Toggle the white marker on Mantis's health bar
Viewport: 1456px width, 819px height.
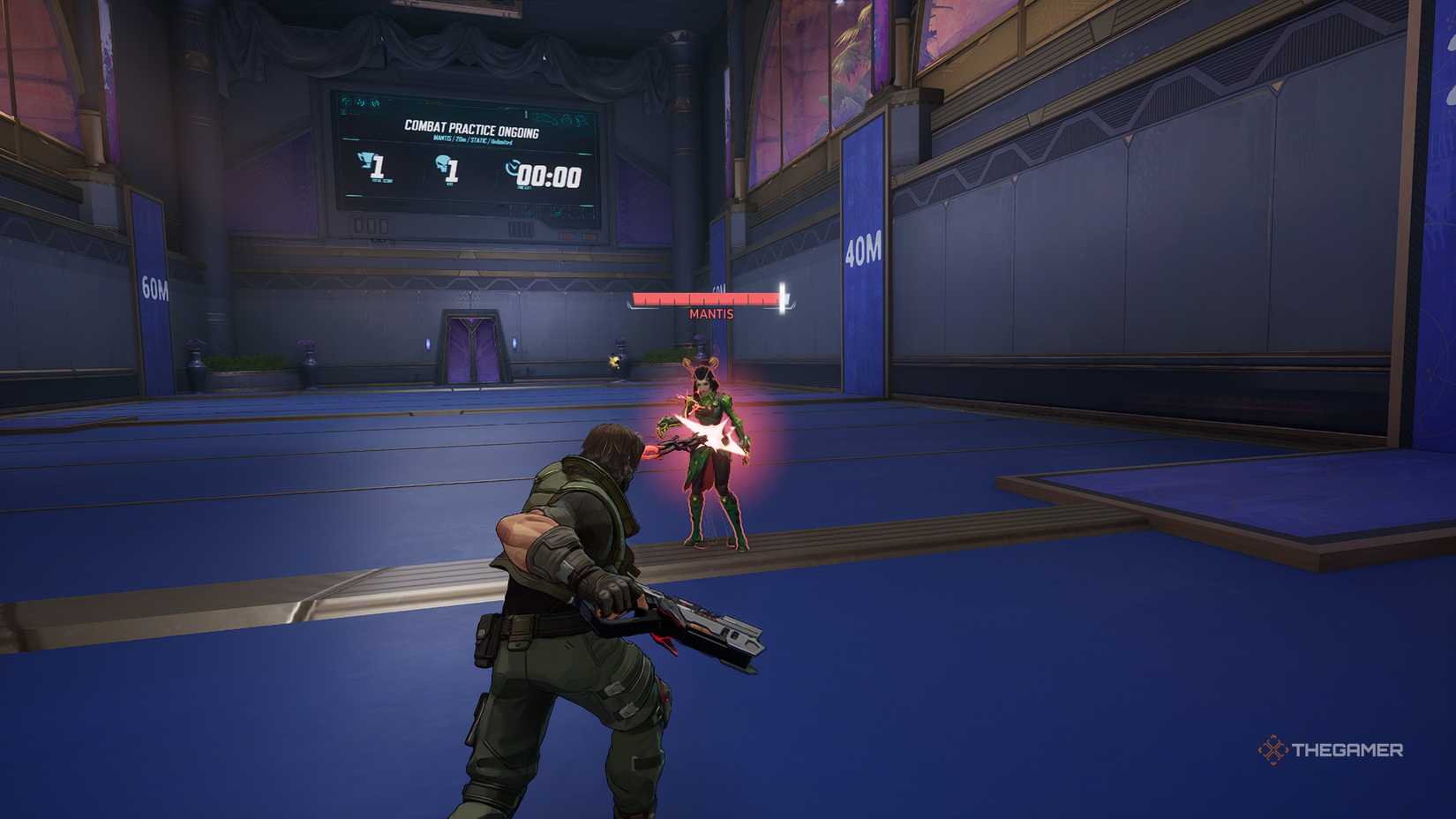tap(781, 297)
